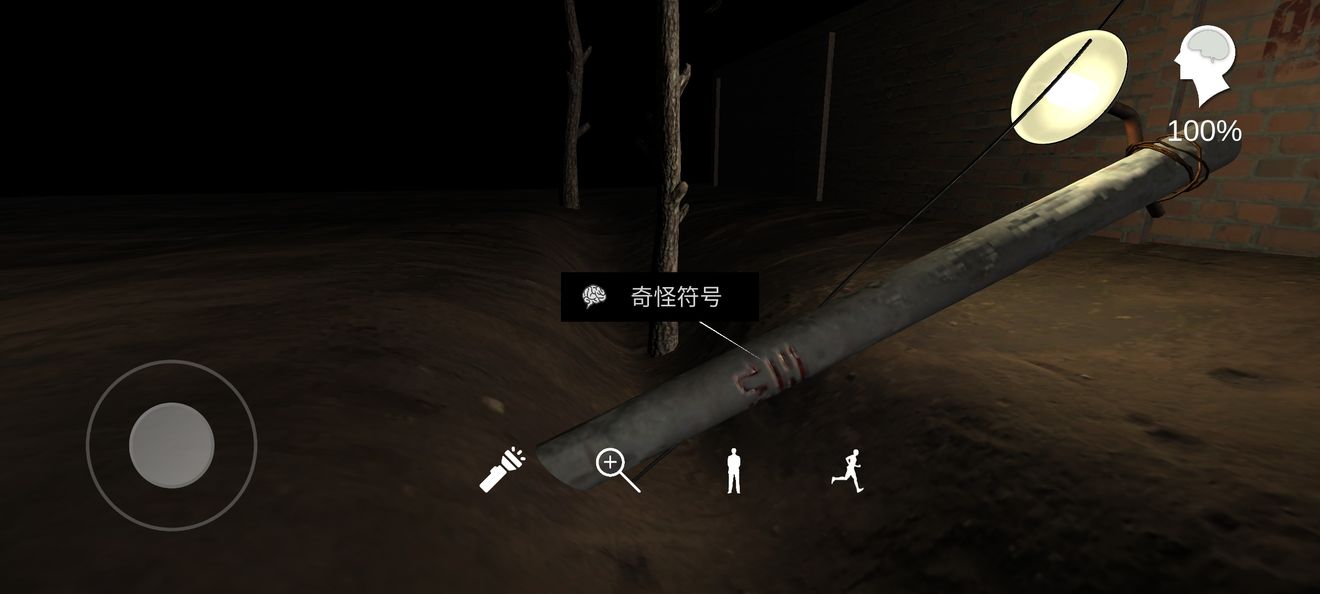The height and width of the screenshot is (594, 1320).
Task: Tap the magnifying glass zoom icon
Action: coord(616,469)
